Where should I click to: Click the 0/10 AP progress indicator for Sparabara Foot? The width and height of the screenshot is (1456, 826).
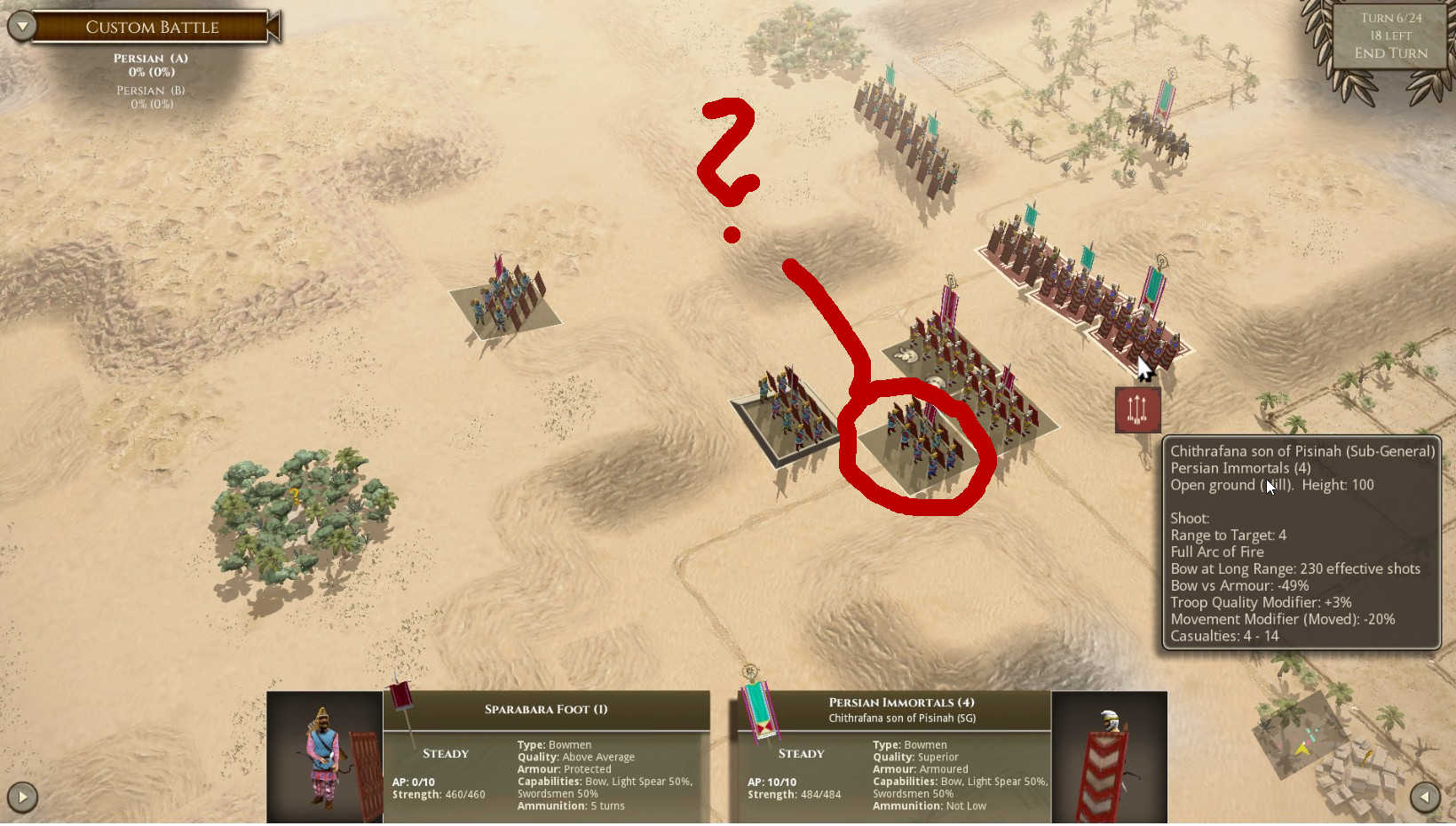click(x=413, y=782)
